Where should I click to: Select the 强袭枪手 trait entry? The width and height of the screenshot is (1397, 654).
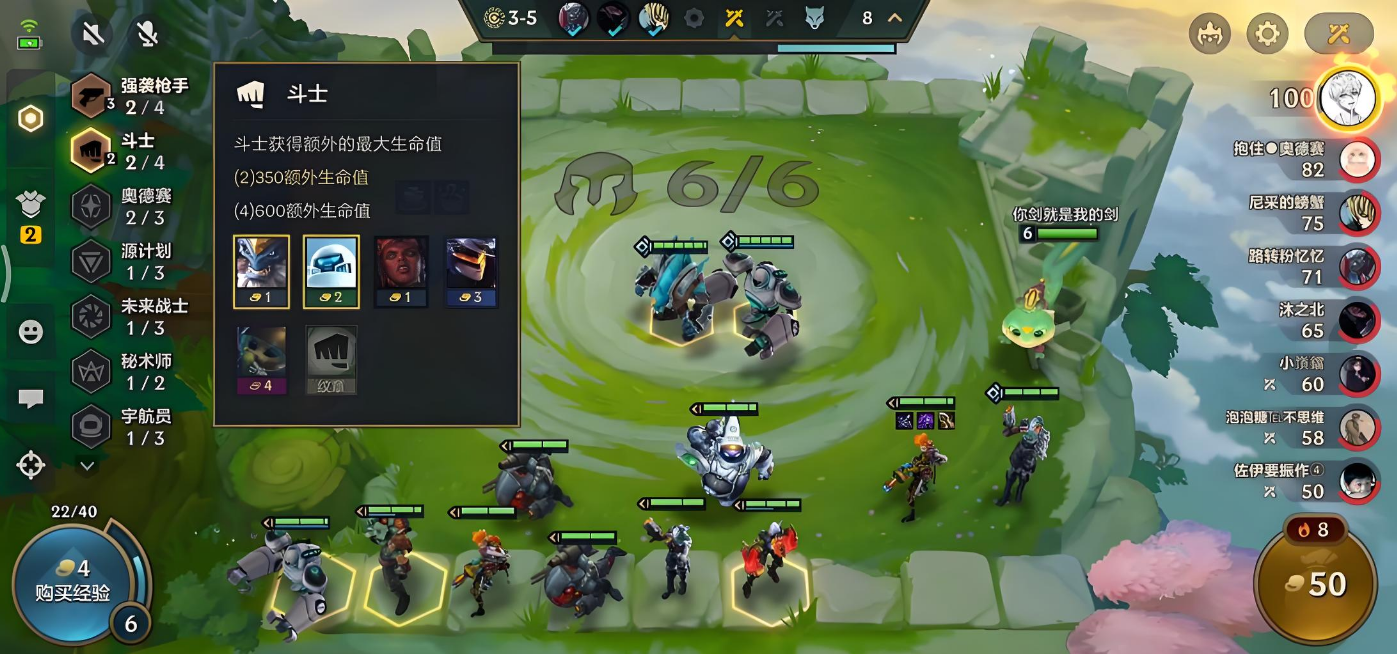coord(130,96)
